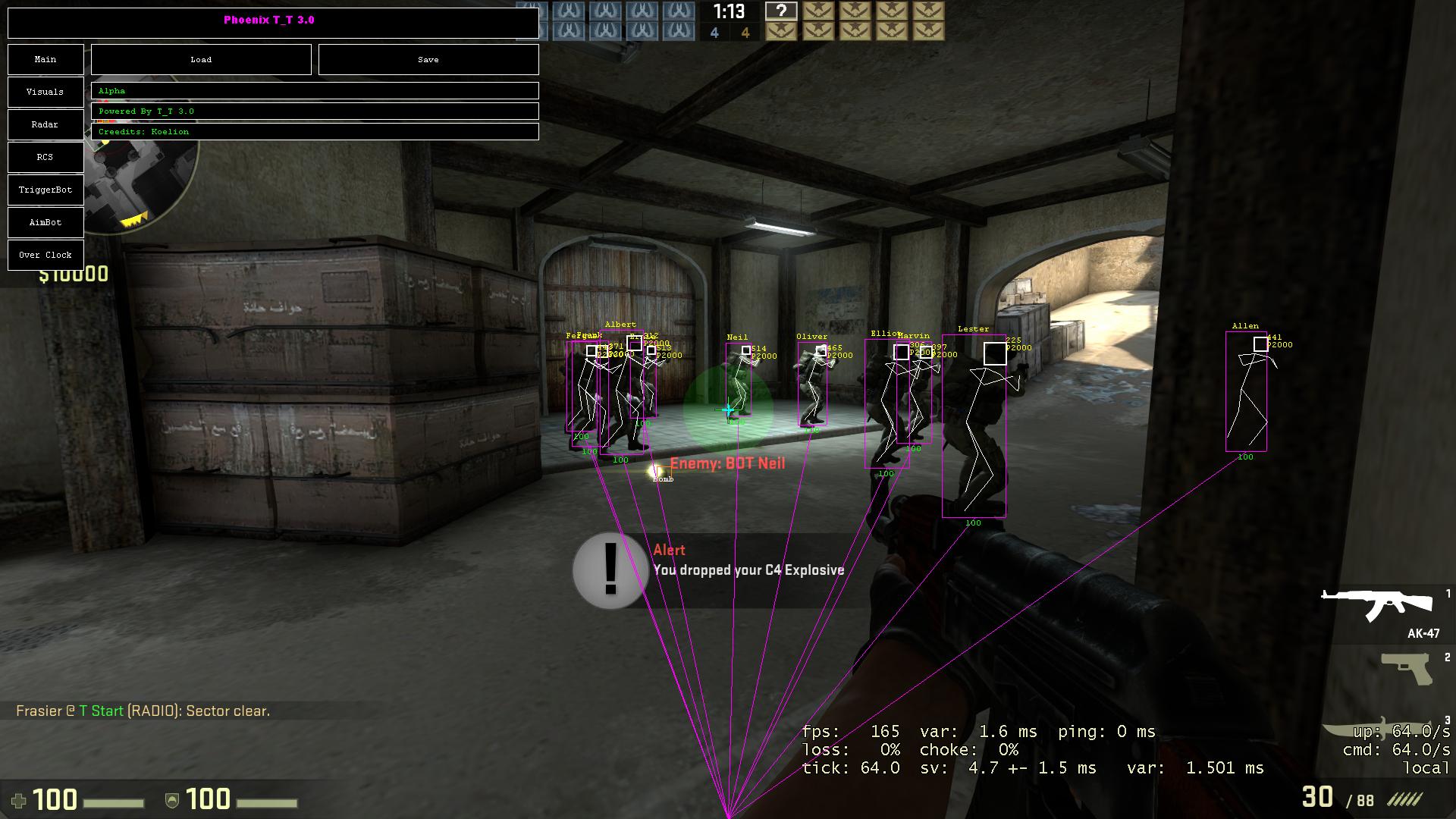Image resolution: width=1456 pixels, height=819 pixels.
Task: Open the RCS settings tab
Action: (45, 157)
